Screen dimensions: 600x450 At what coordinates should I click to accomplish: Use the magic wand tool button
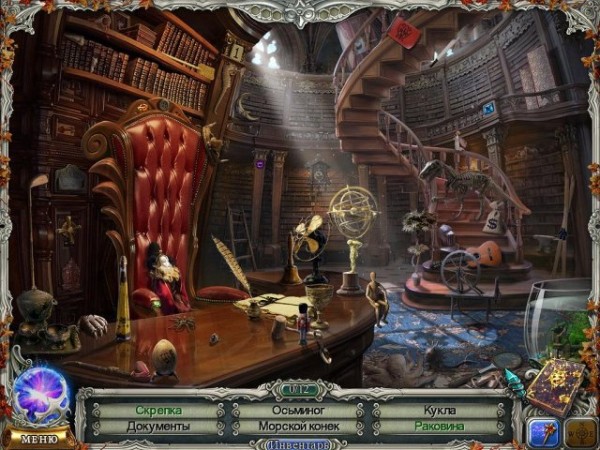(544, 431)
